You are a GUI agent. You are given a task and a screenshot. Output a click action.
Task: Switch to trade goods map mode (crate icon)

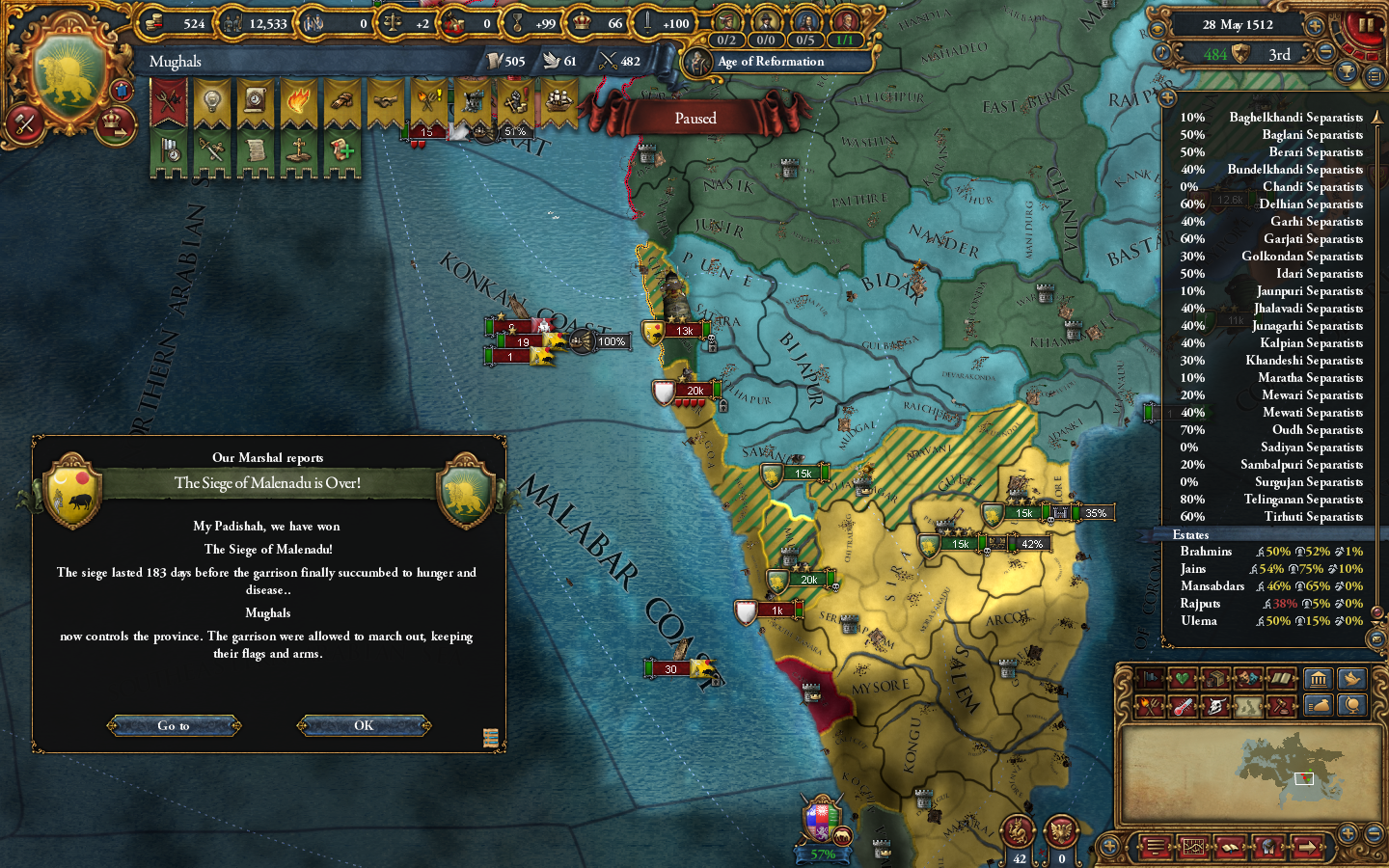[x=1215, y=679]
